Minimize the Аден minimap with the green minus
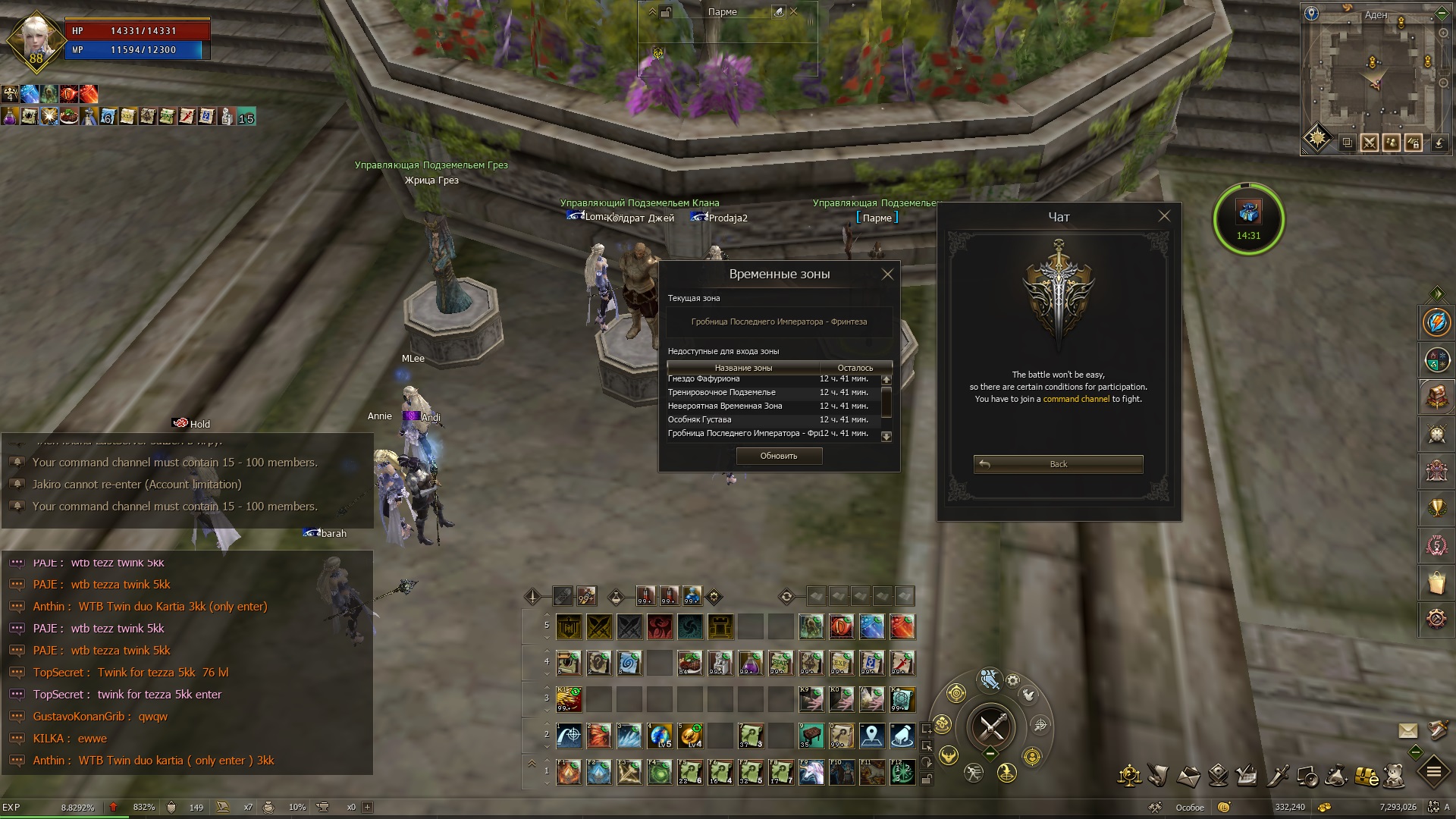Viewport: 1456px width, 819px height. click(x=1442, y=14)
